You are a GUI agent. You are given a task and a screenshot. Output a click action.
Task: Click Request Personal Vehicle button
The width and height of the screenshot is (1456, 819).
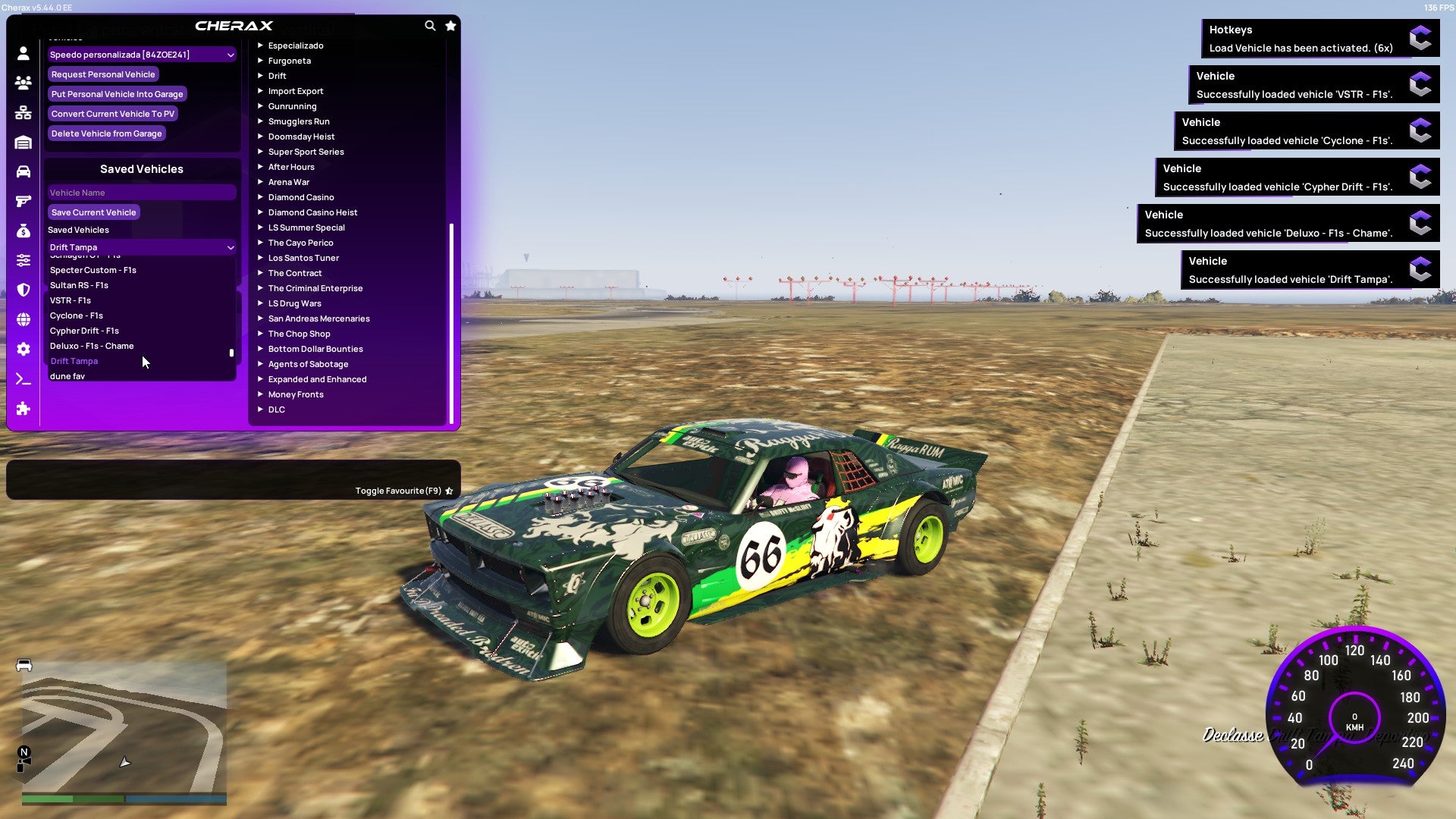[103, 74]
